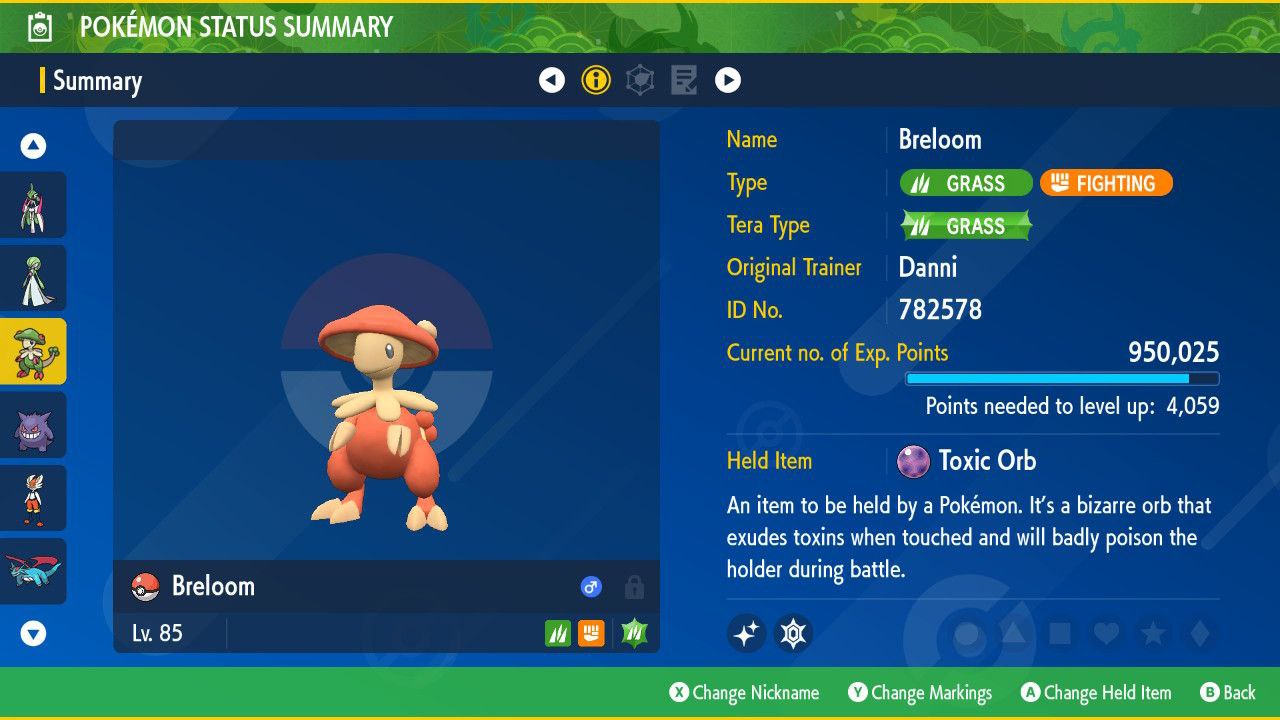
Task: Click the sparkle ribbon mark icon
Action: [746, 633]
